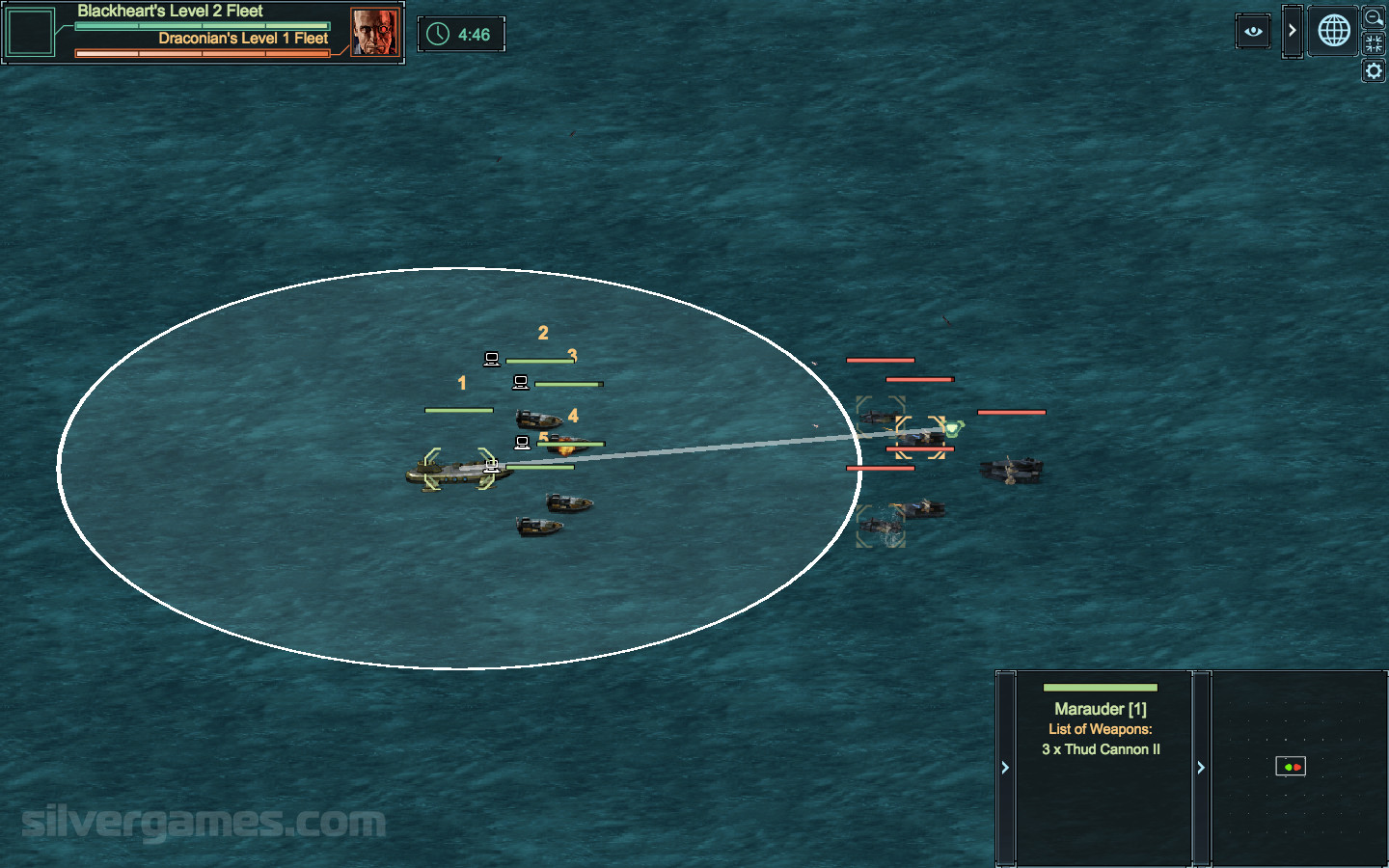Target the enemy ship marked with orange brackets

click(920, 437)
